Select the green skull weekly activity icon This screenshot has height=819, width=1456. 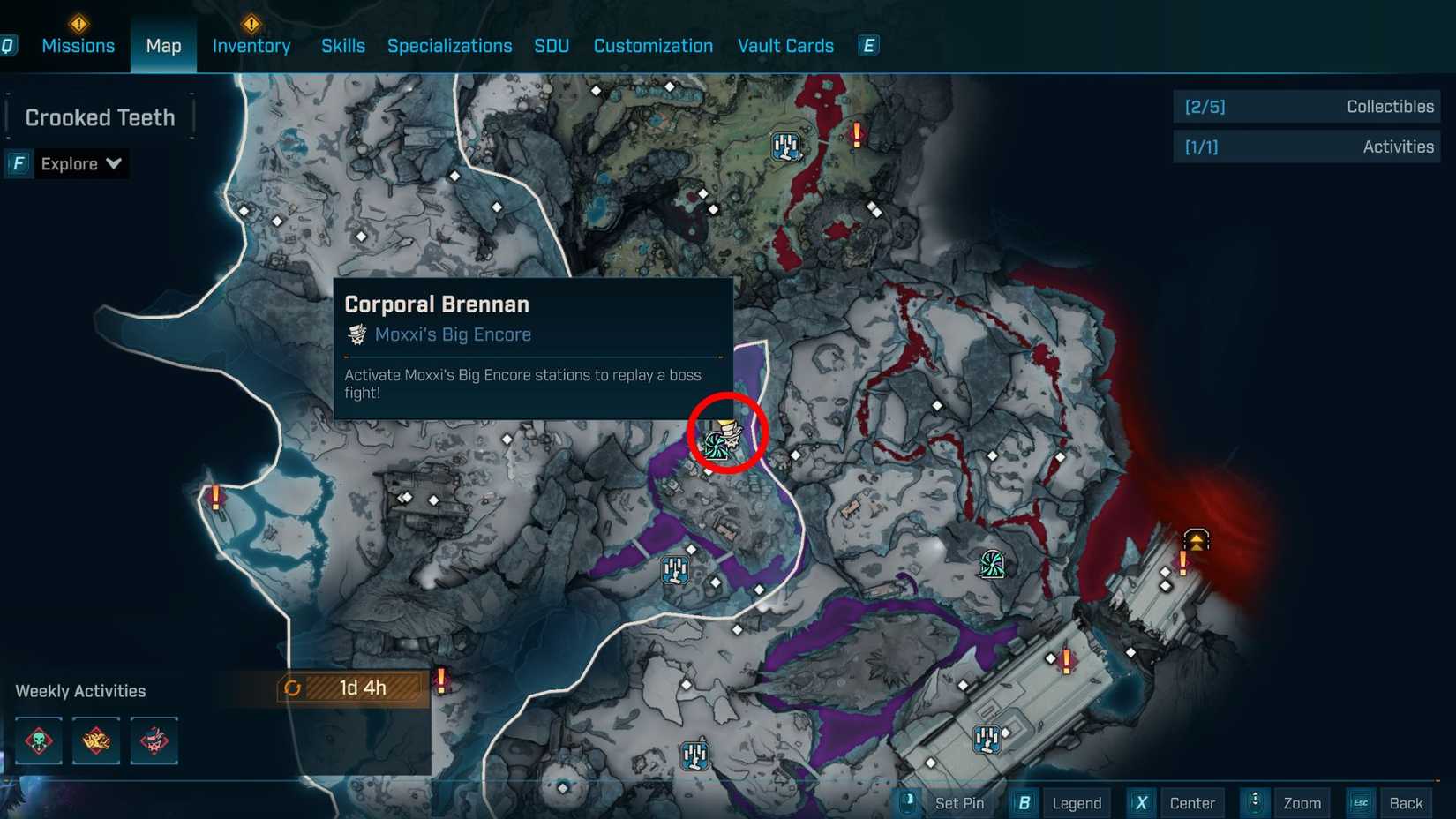pos(37,741)
